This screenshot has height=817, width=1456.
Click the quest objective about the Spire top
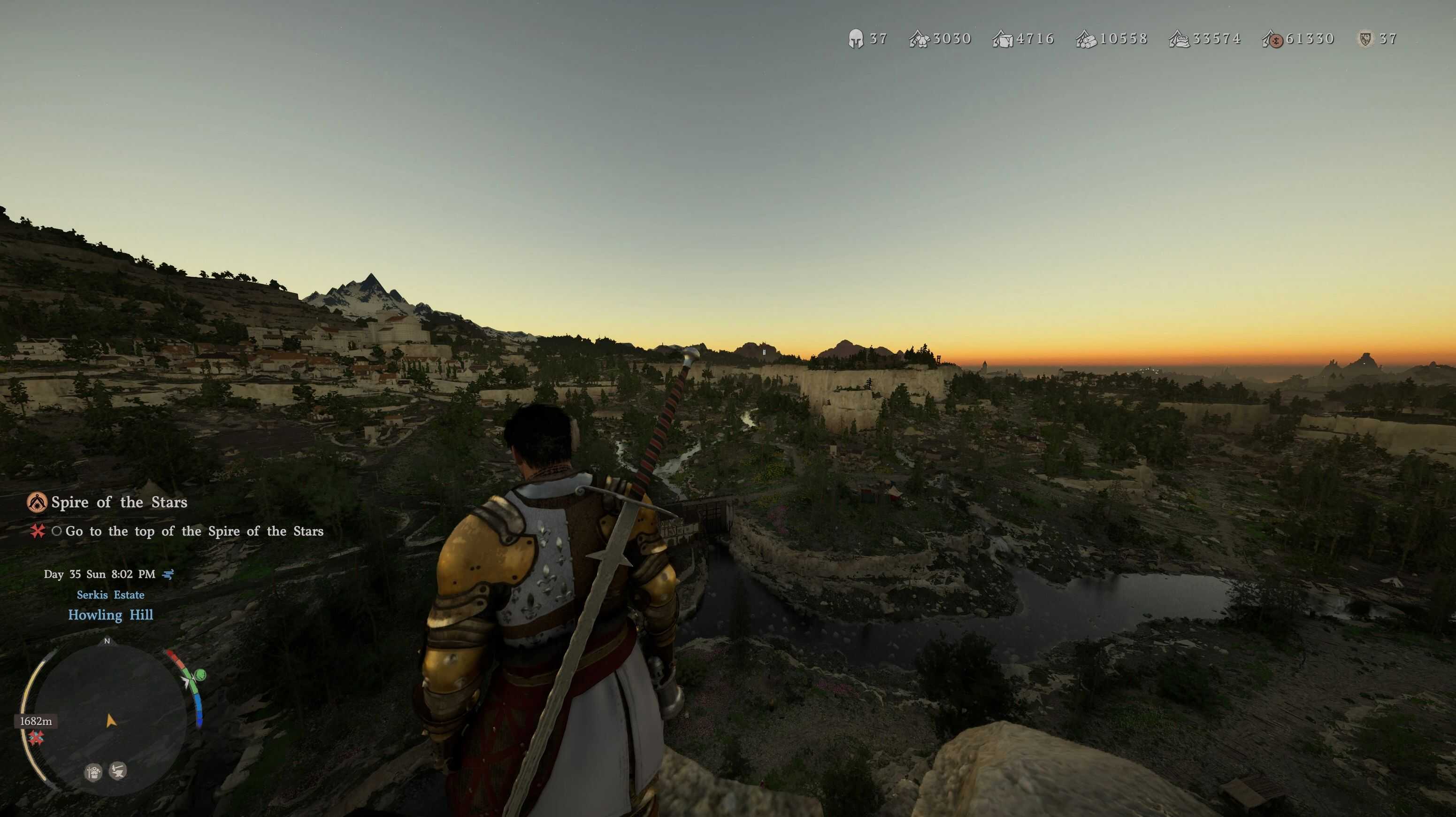tap(194, 532)
